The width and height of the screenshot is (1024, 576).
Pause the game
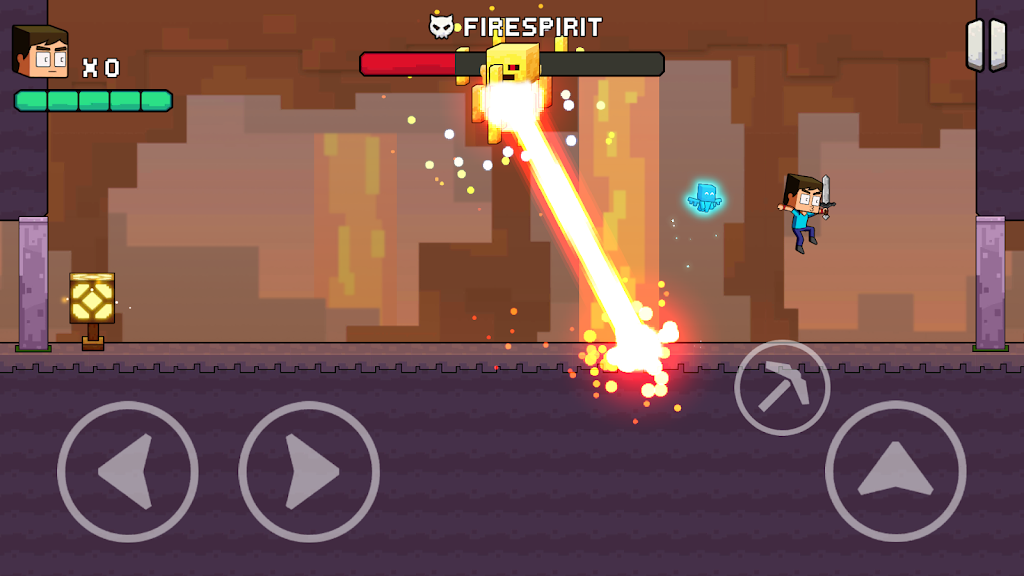tap(985, 45)
